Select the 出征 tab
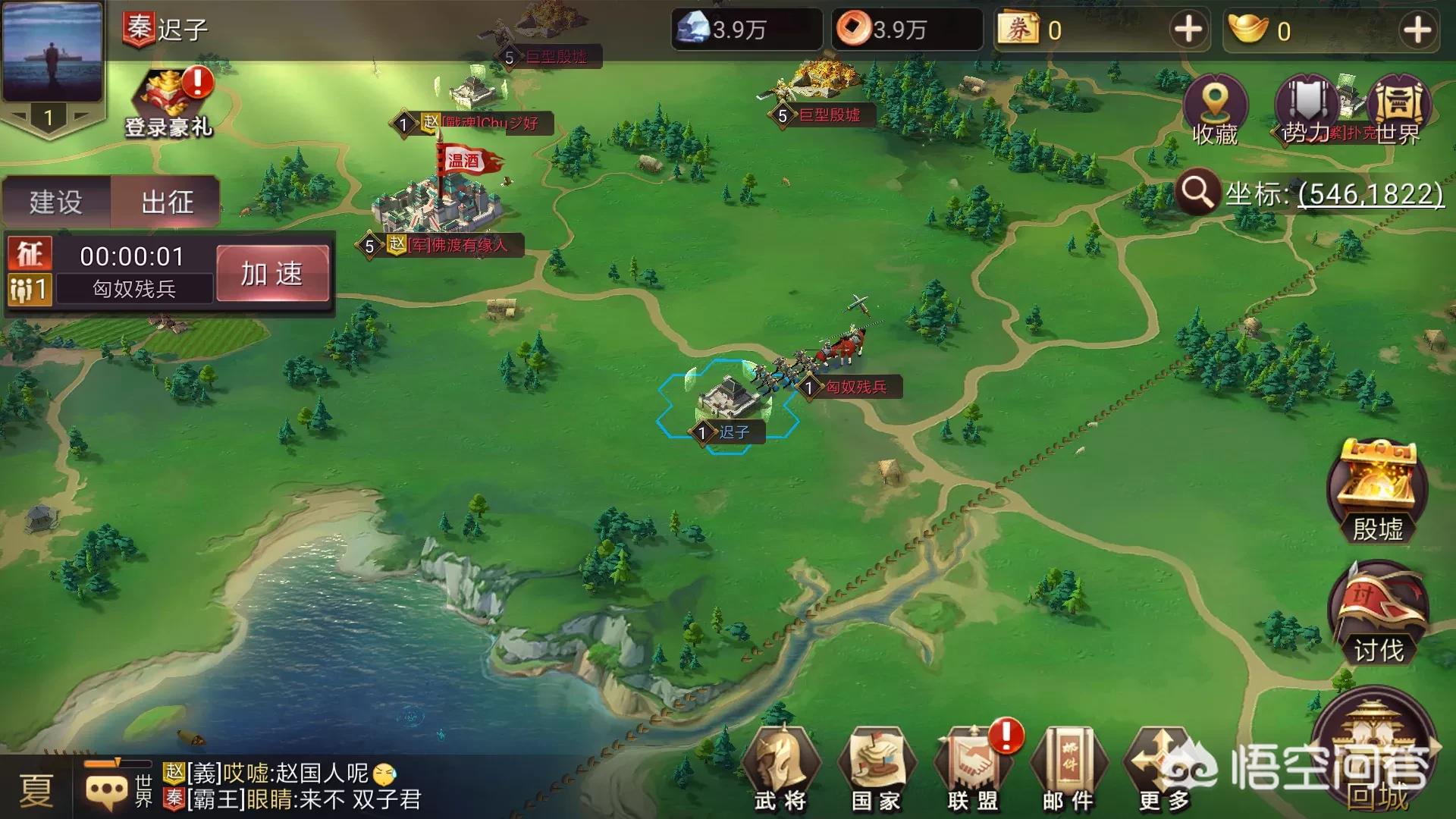The image size is (1456, 819). (167, 202)
